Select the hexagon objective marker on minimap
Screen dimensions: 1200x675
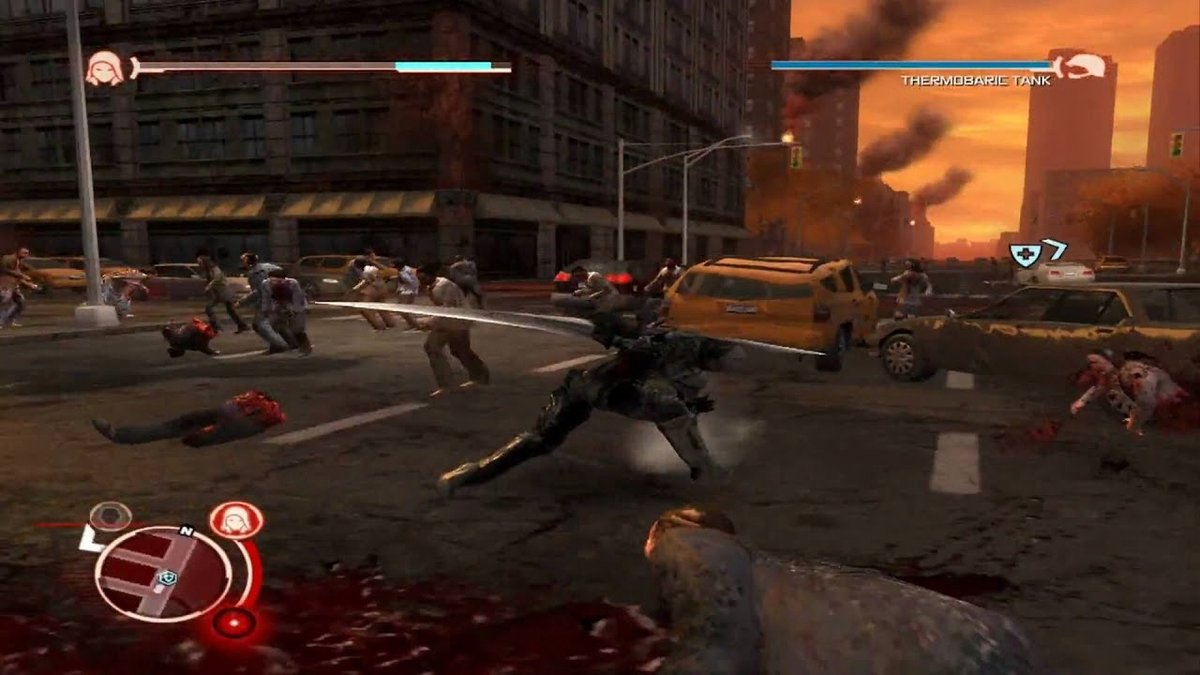(169, 577)
